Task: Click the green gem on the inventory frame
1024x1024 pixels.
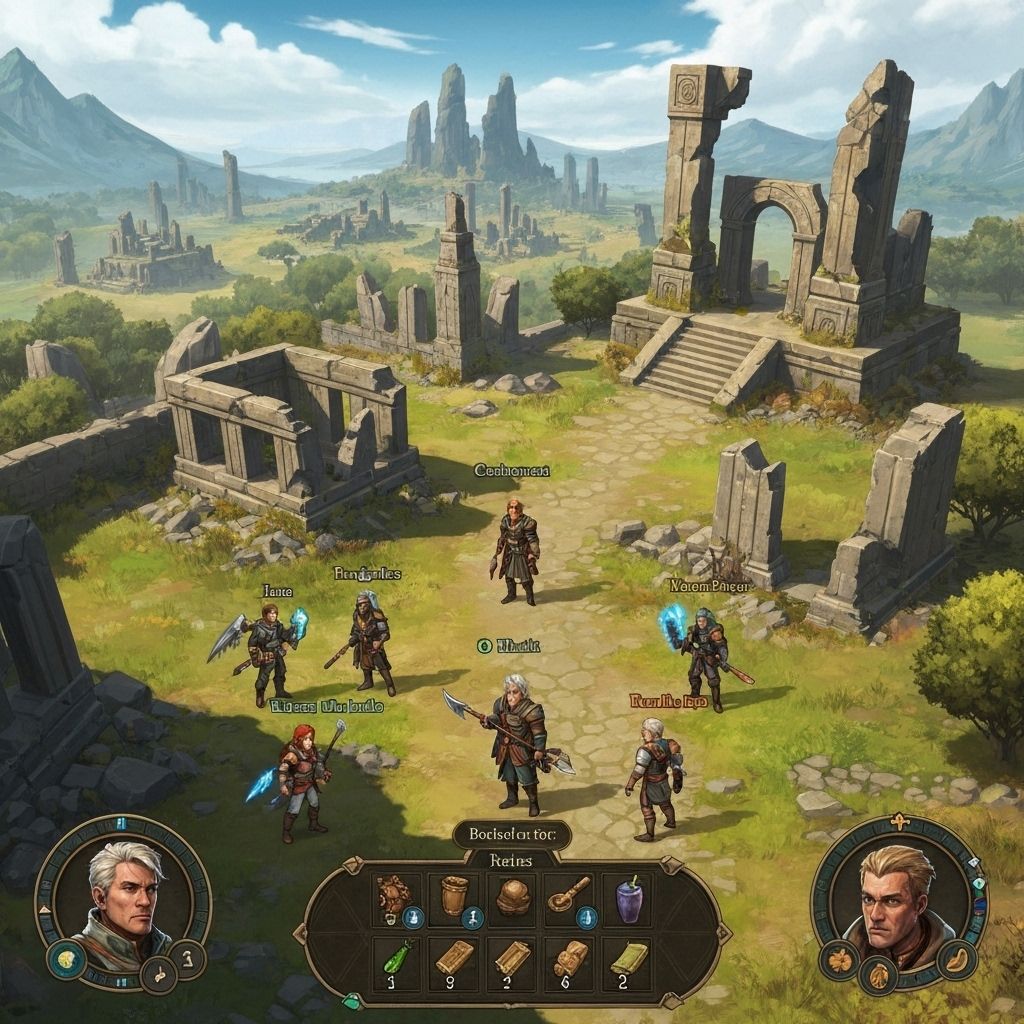Action: [x=352, y=1001]
